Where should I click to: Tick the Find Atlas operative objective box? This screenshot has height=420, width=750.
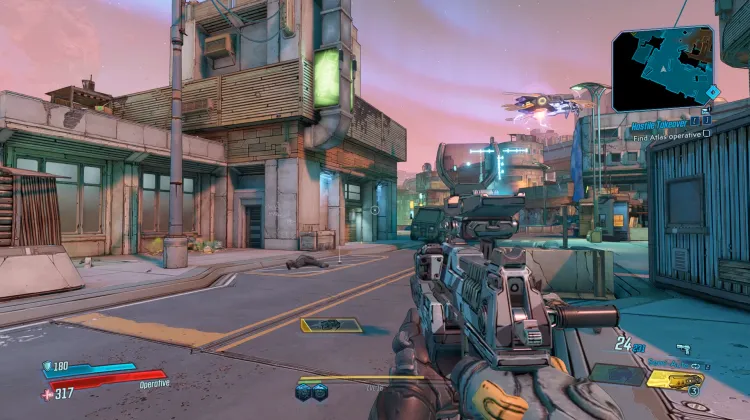coord(707,132)
